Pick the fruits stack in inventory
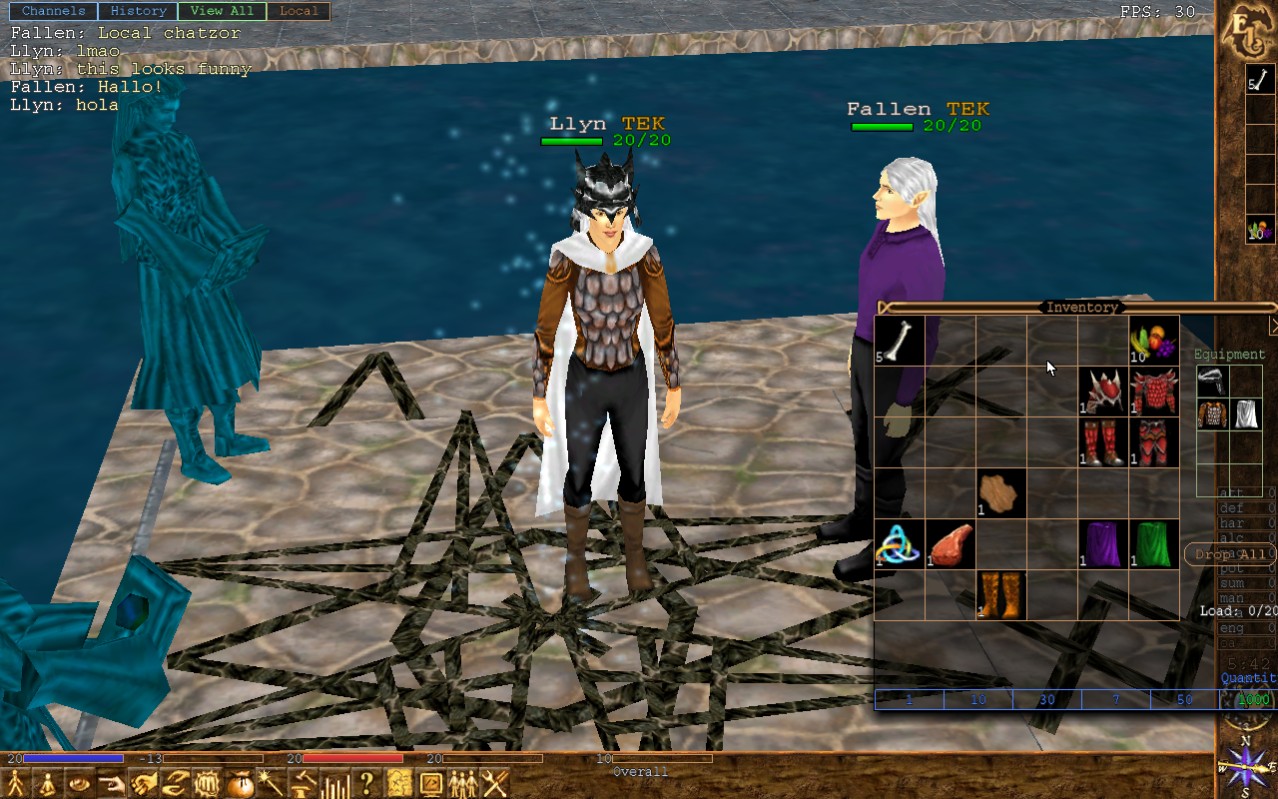 [1154, 341]
